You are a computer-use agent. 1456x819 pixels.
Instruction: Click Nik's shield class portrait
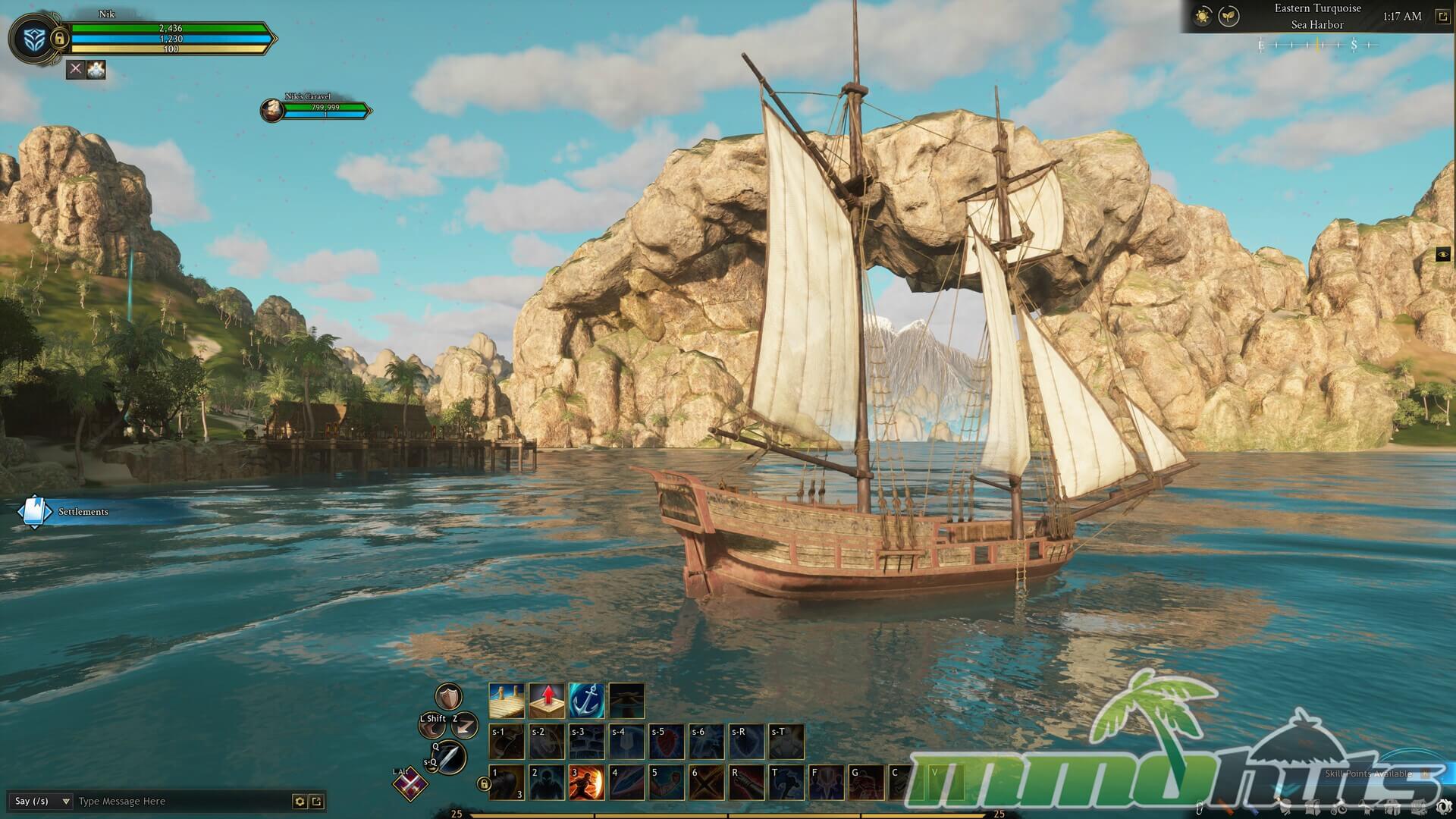30,38
